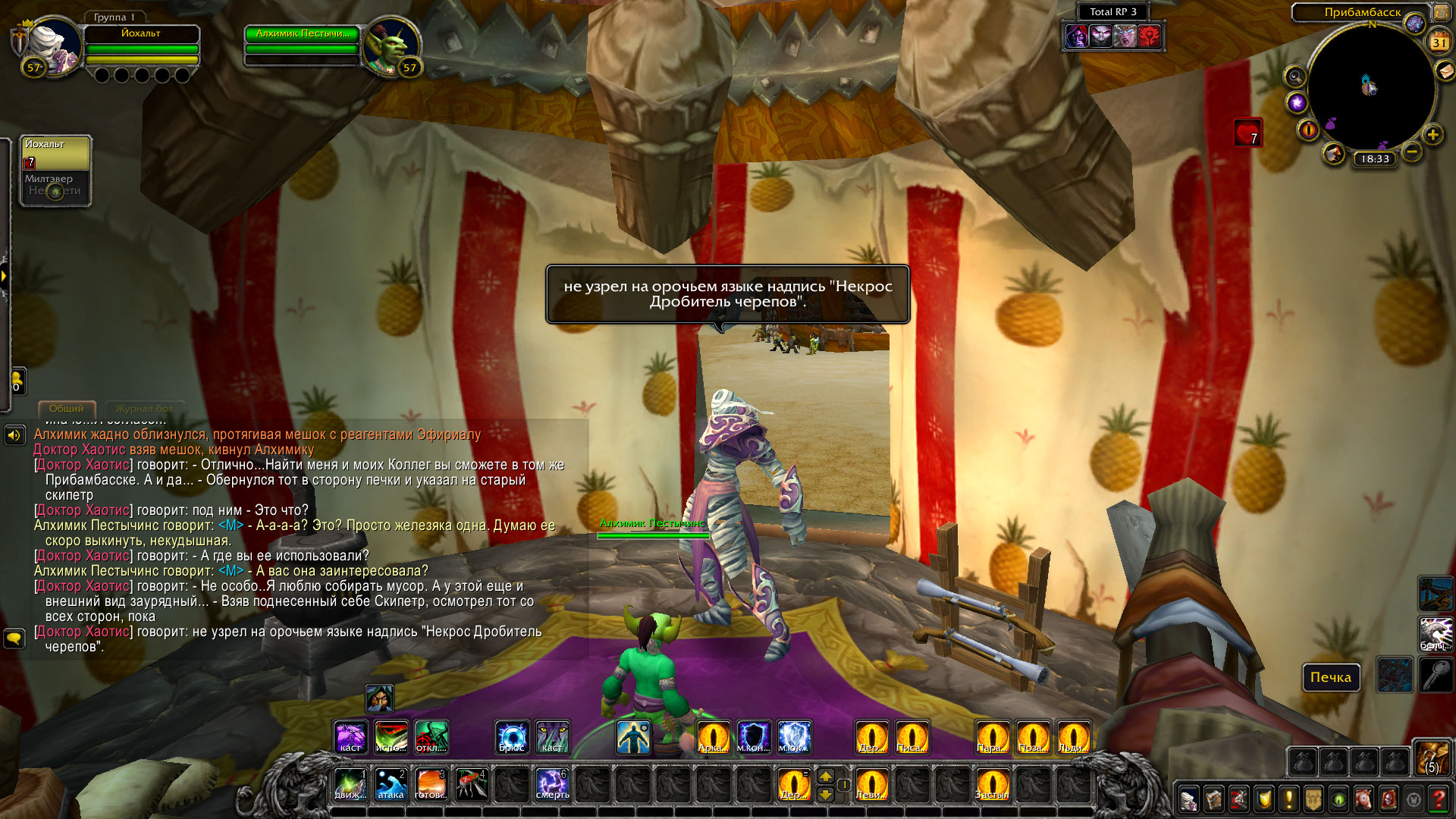Use the "смерть" ability in slot 6
This screenshot has height=819, width=1456.
[x=552, y=785]
